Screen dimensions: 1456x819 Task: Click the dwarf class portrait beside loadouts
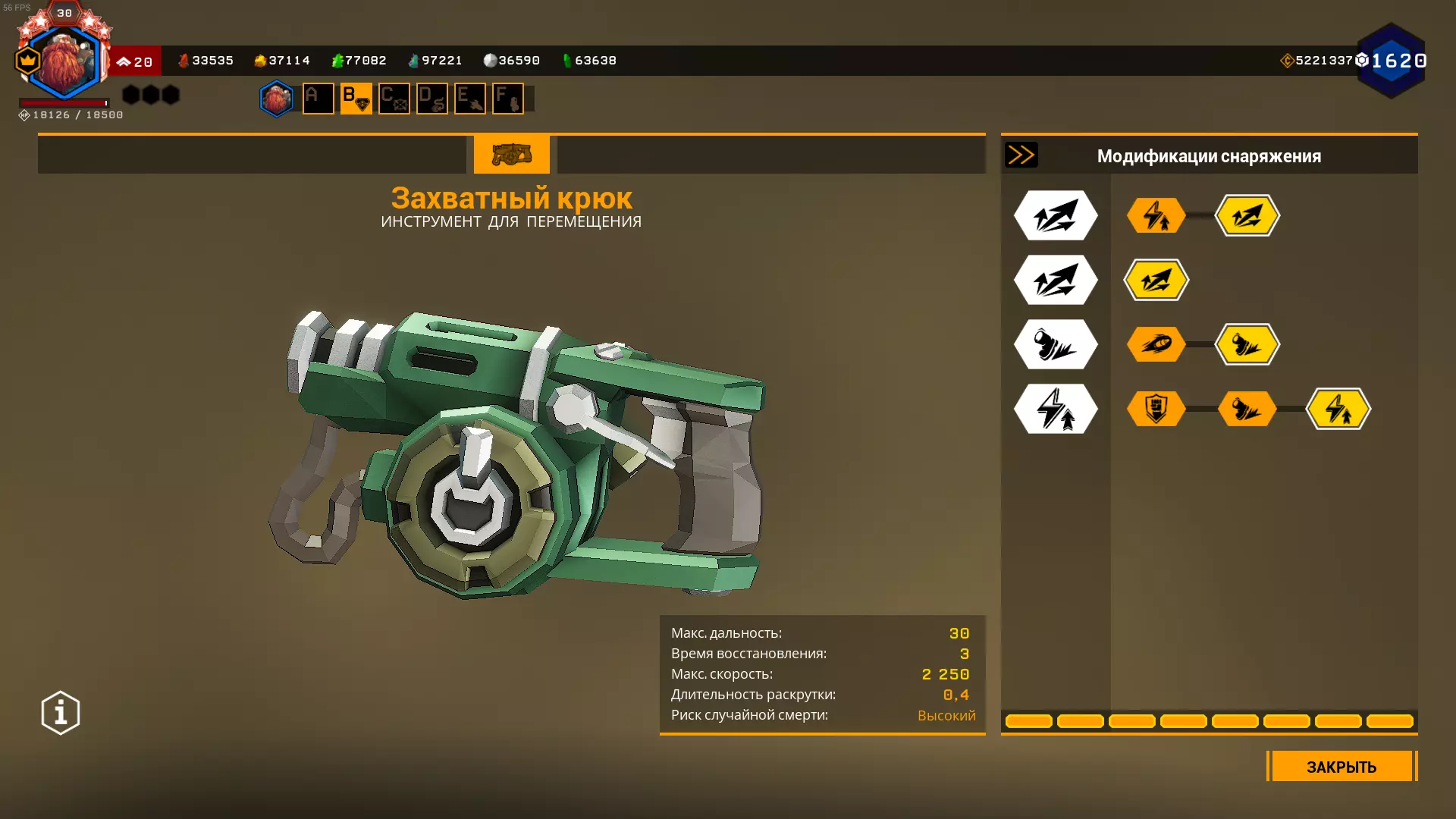point(276,99)
